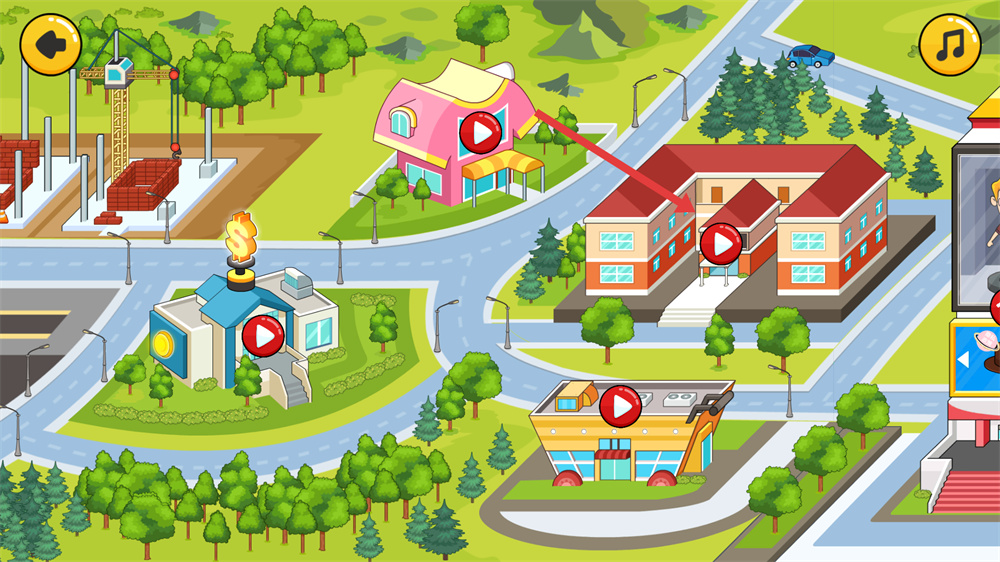Start the red-roofed school building level
Viewport: 1000px width, 562px height.
click(x=720, y=243)
